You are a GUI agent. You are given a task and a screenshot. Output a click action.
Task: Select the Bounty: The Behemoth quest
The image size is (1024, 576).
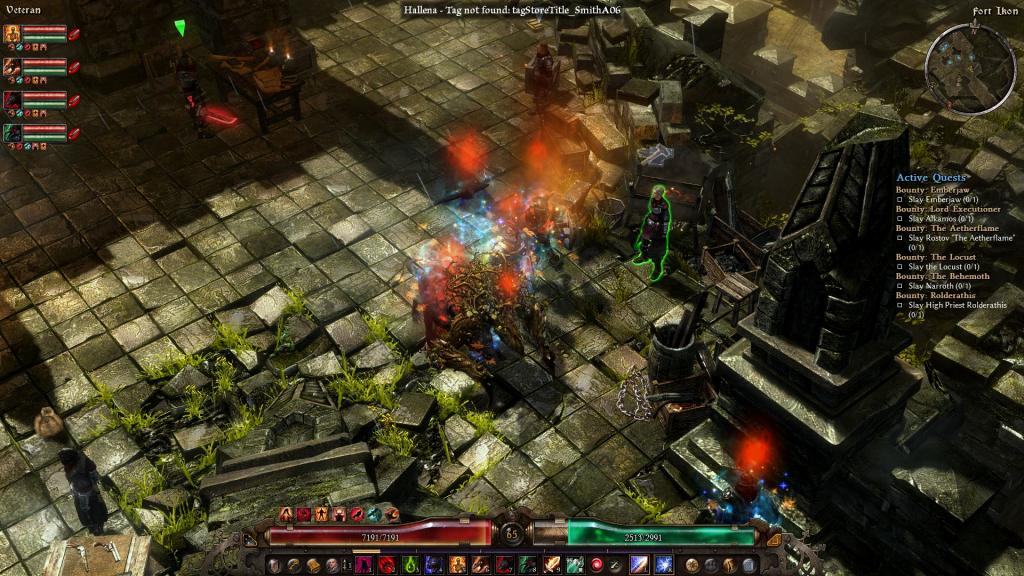(x=943, y=276)
